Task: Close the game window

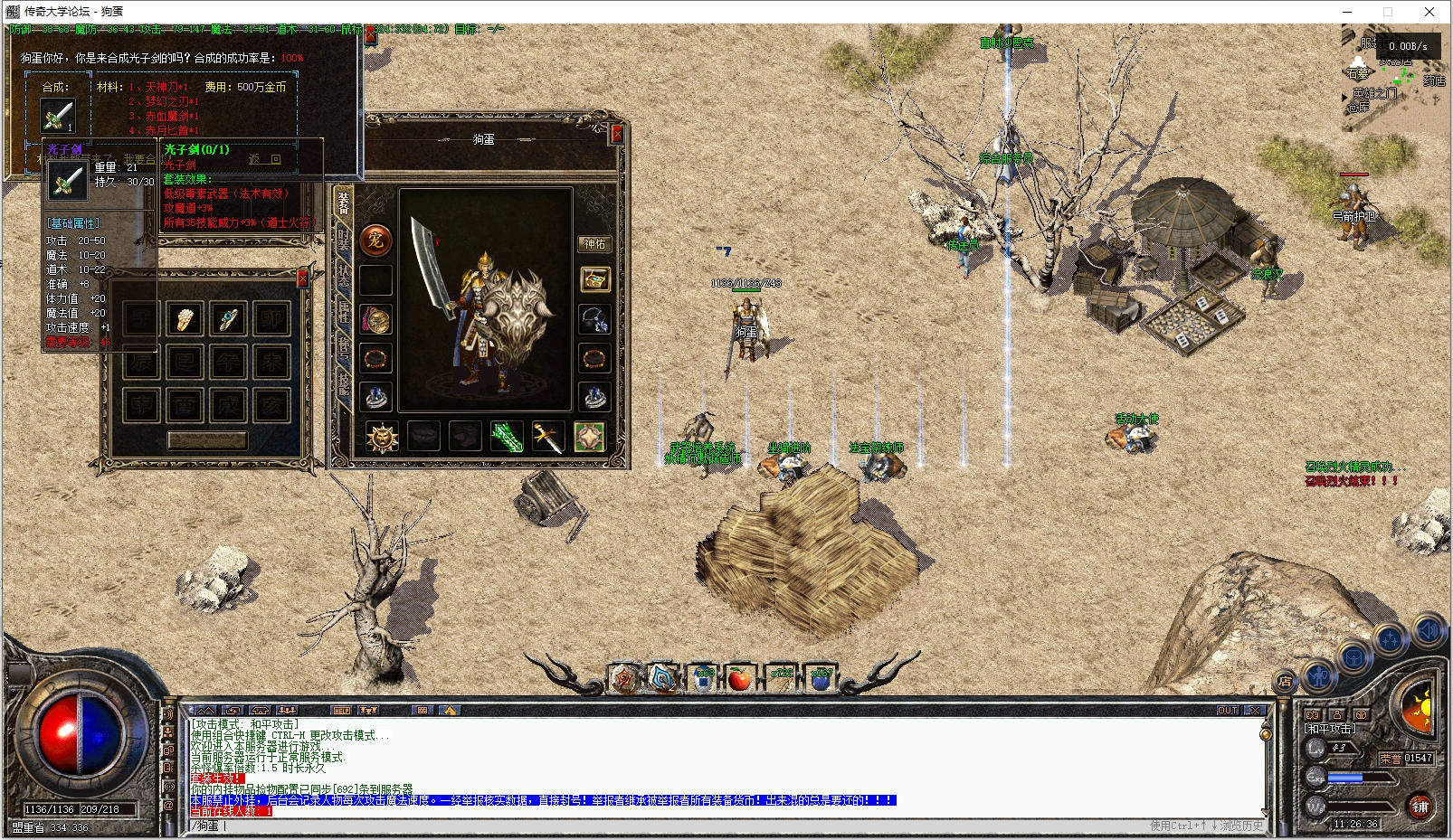Action: (1429, 12)
